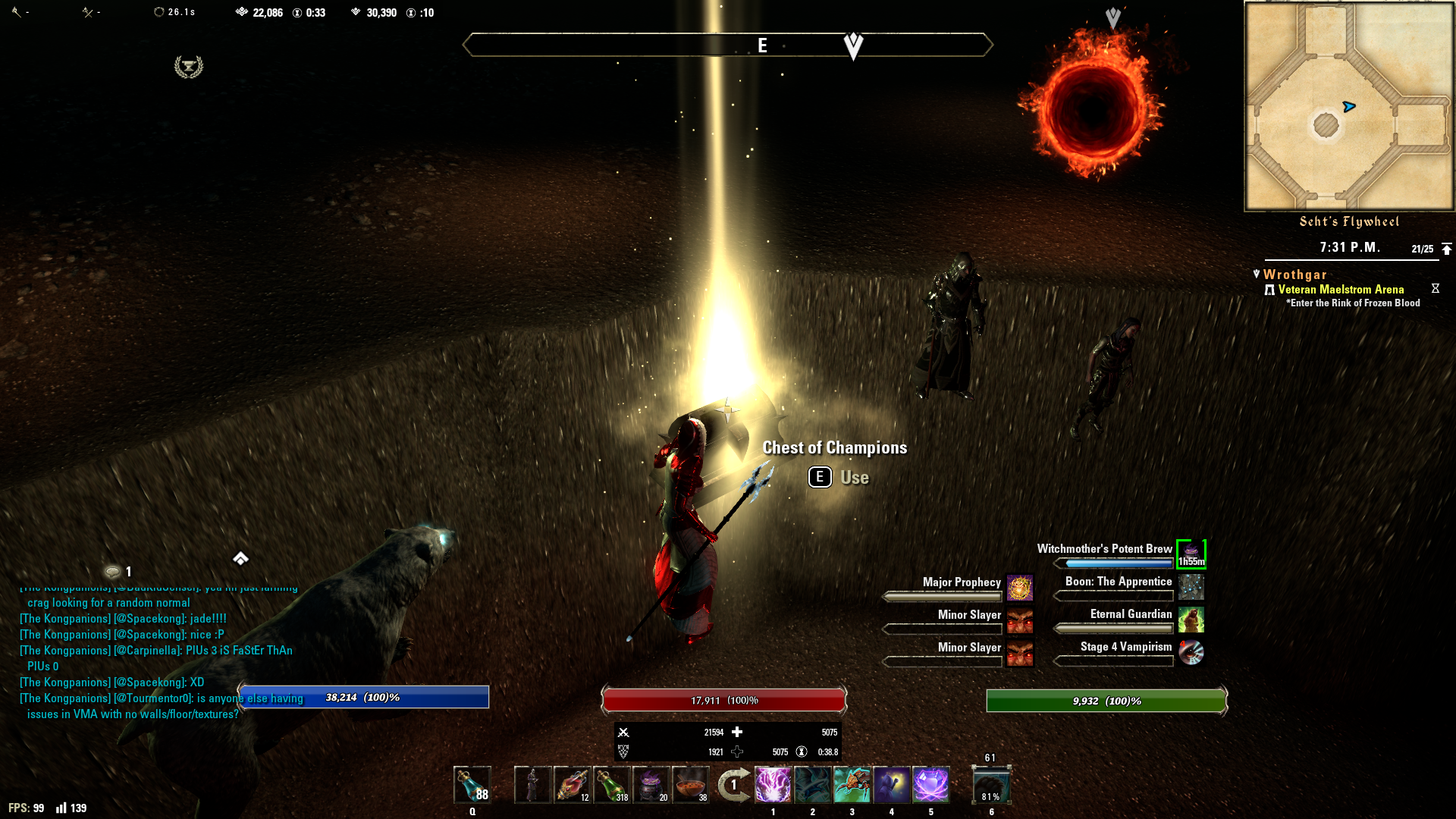1456x819 pixels.
Task: Click the Eternal Guardian buff icon
Action: 1191,620
